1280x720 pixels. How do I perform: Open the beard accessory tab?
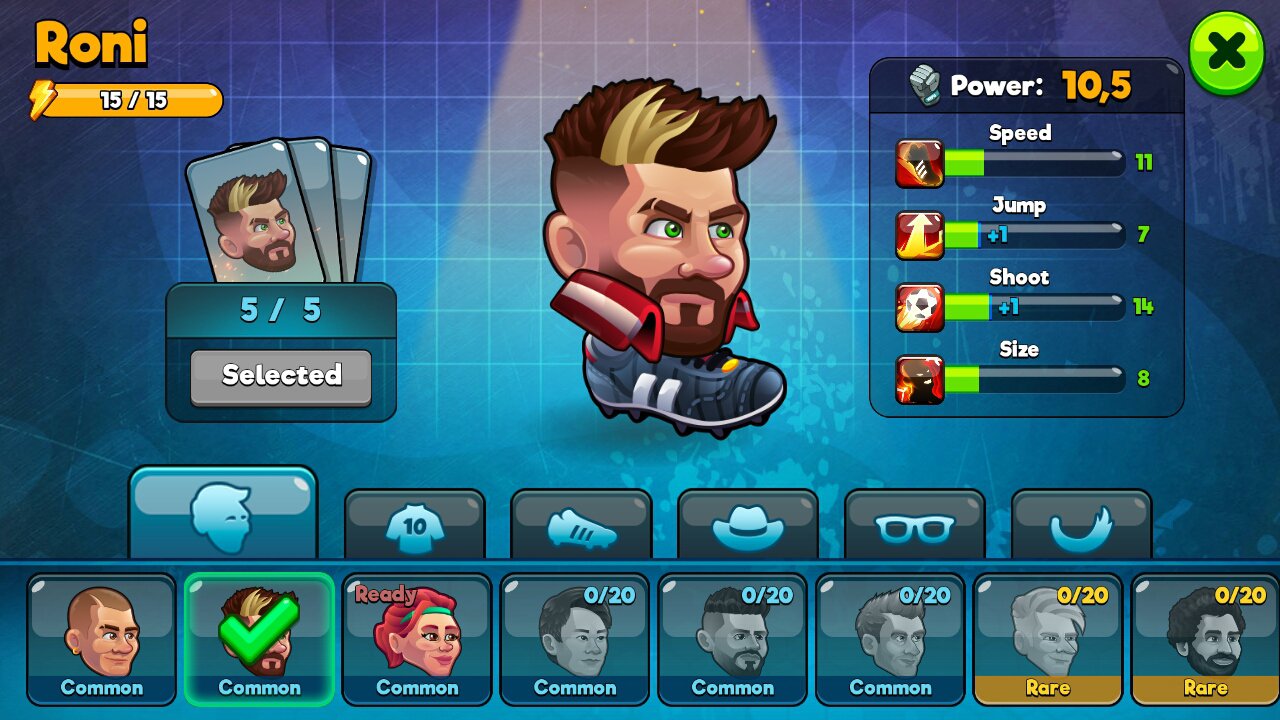[x=1081, y=524]
